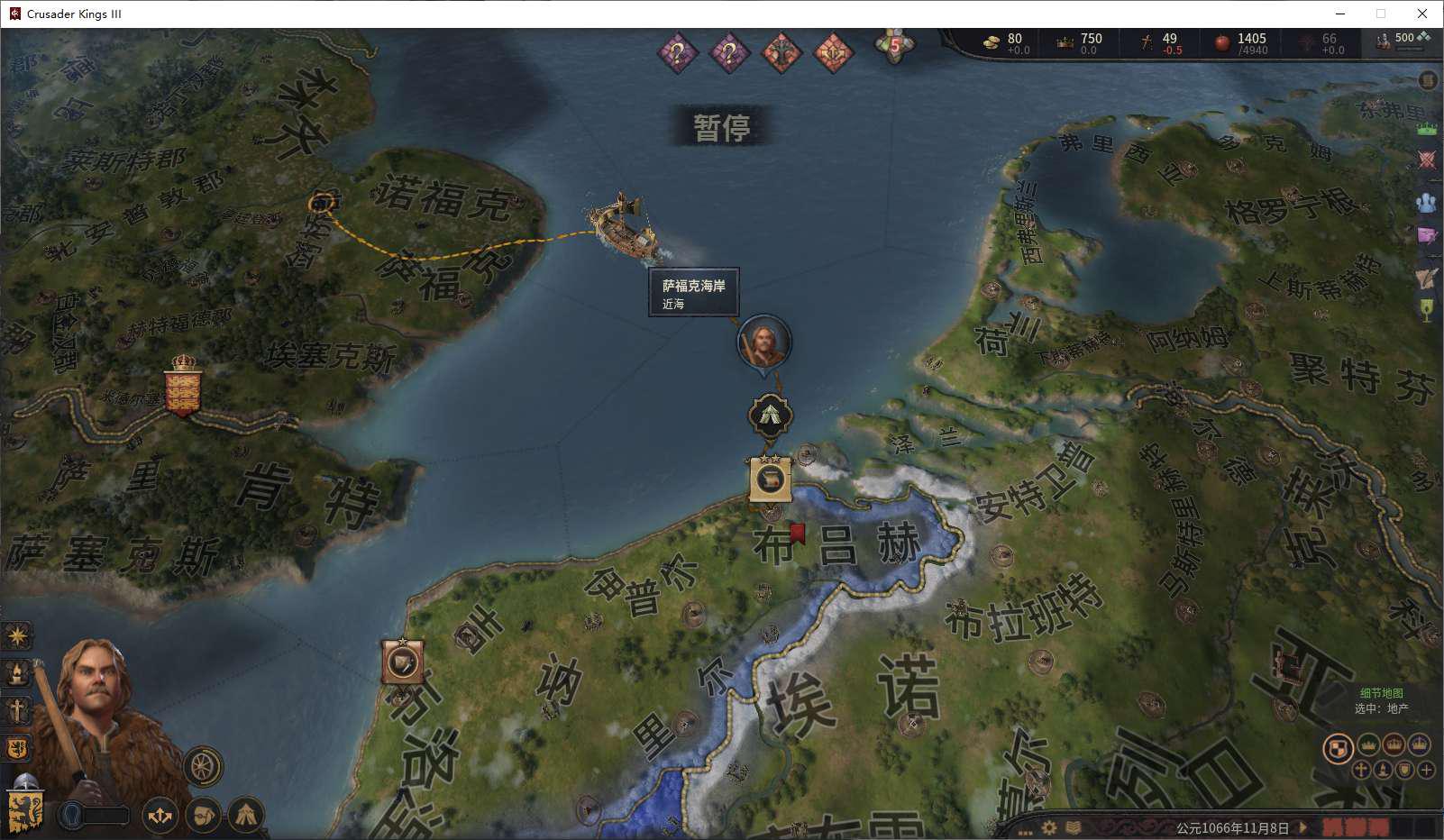Open the alert with the number 5 badge
This screenshot has width=1444, height=840.
894,45
